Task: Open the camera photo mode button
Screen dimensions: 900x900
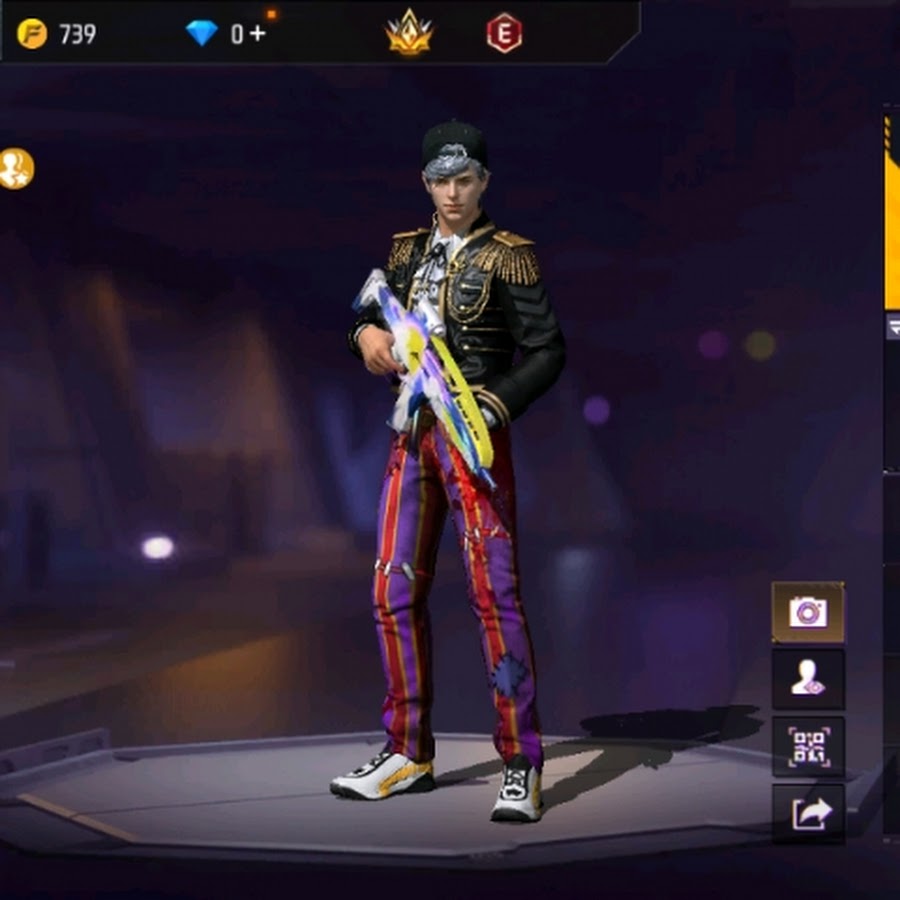Action: pyautogui.click(x=807, y=612)
